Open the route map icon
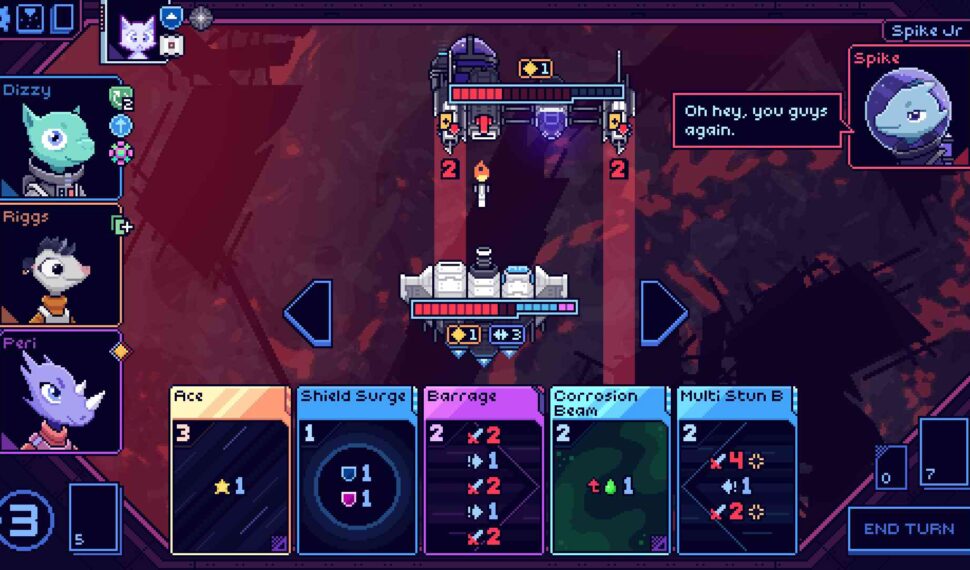This screenshot has height=570, width=970. pos(31,17)
